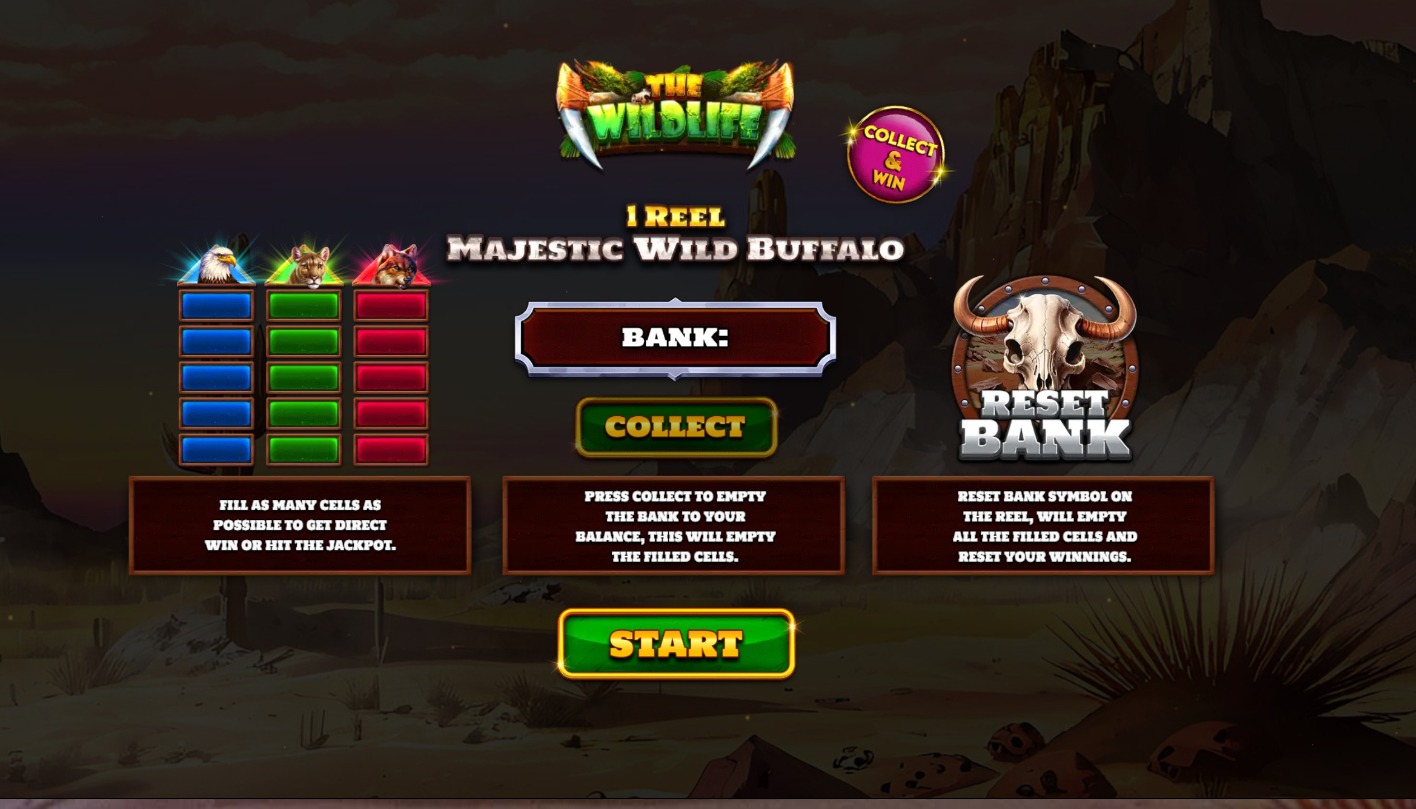Screen dimensions: 1416x809
Task: Click the jackpot info panel on the left
Action: [300, 524]
